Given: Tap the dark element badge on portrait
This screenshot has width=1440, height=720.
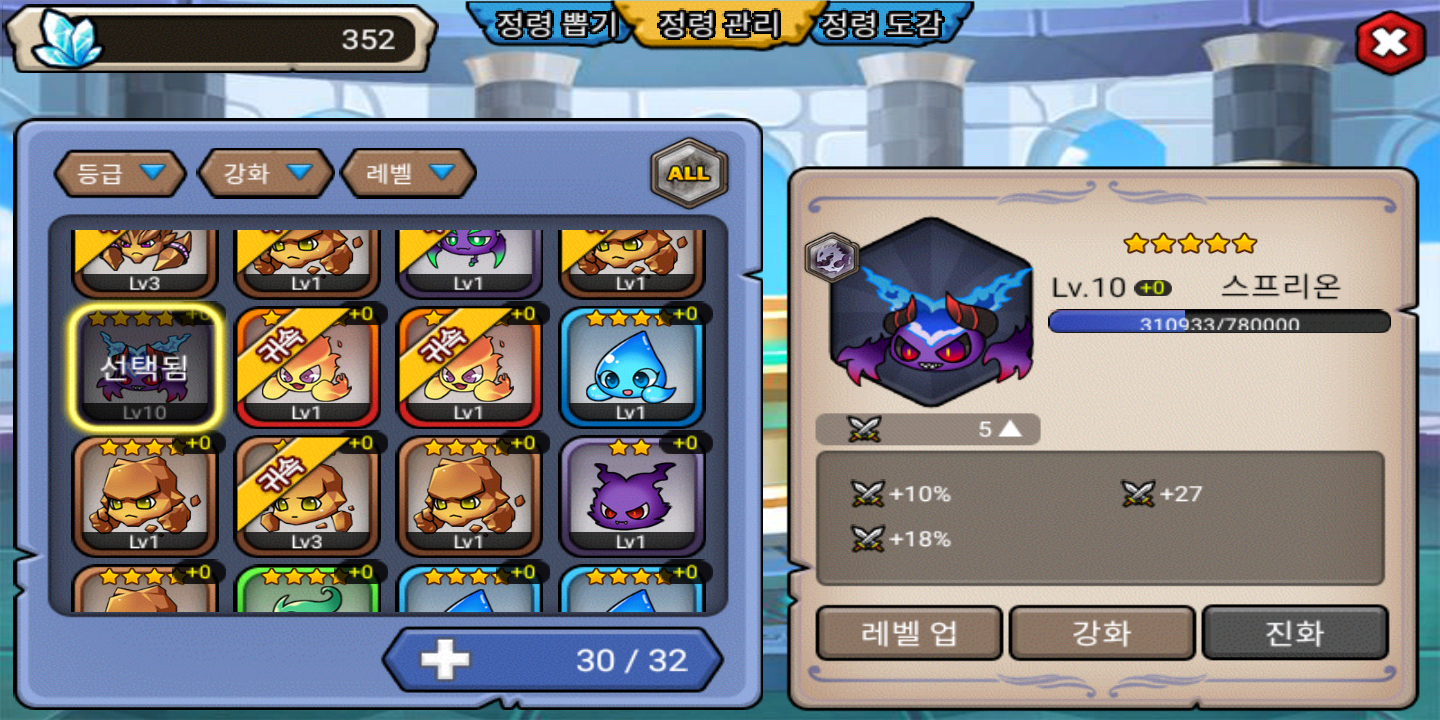Looking at the screenshot, I should tap(832, 258).
